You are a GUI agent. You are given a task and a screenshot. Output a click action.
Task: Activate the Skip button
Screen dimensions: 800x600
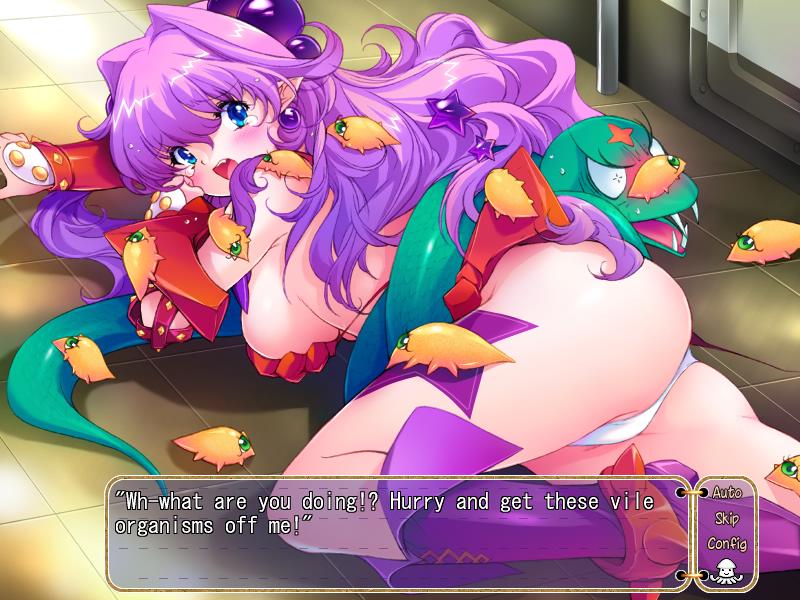coord(726,519)
